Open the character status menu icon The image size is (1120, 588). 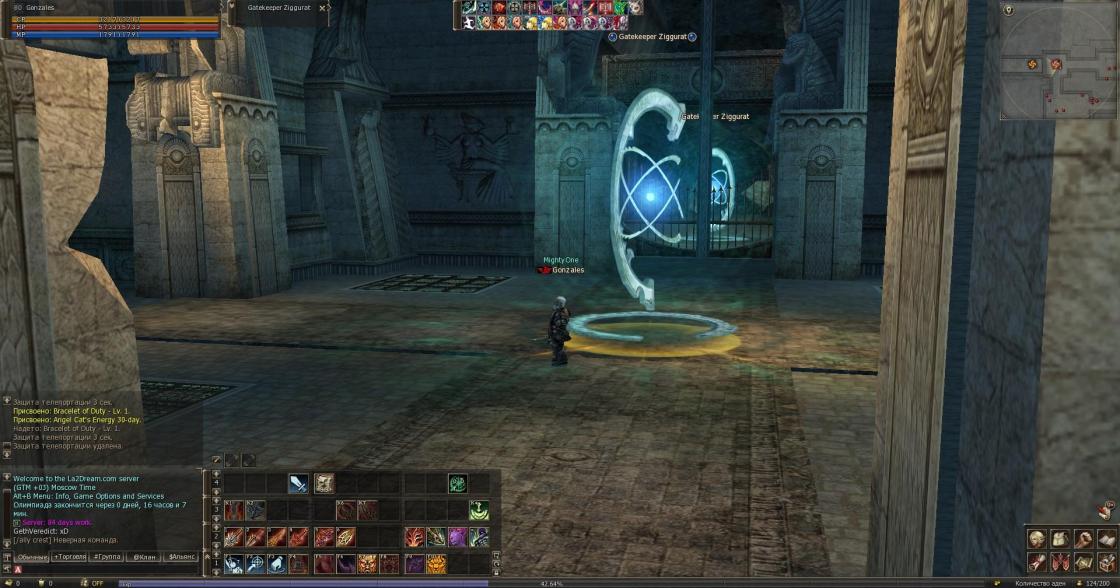point(1036,539)
